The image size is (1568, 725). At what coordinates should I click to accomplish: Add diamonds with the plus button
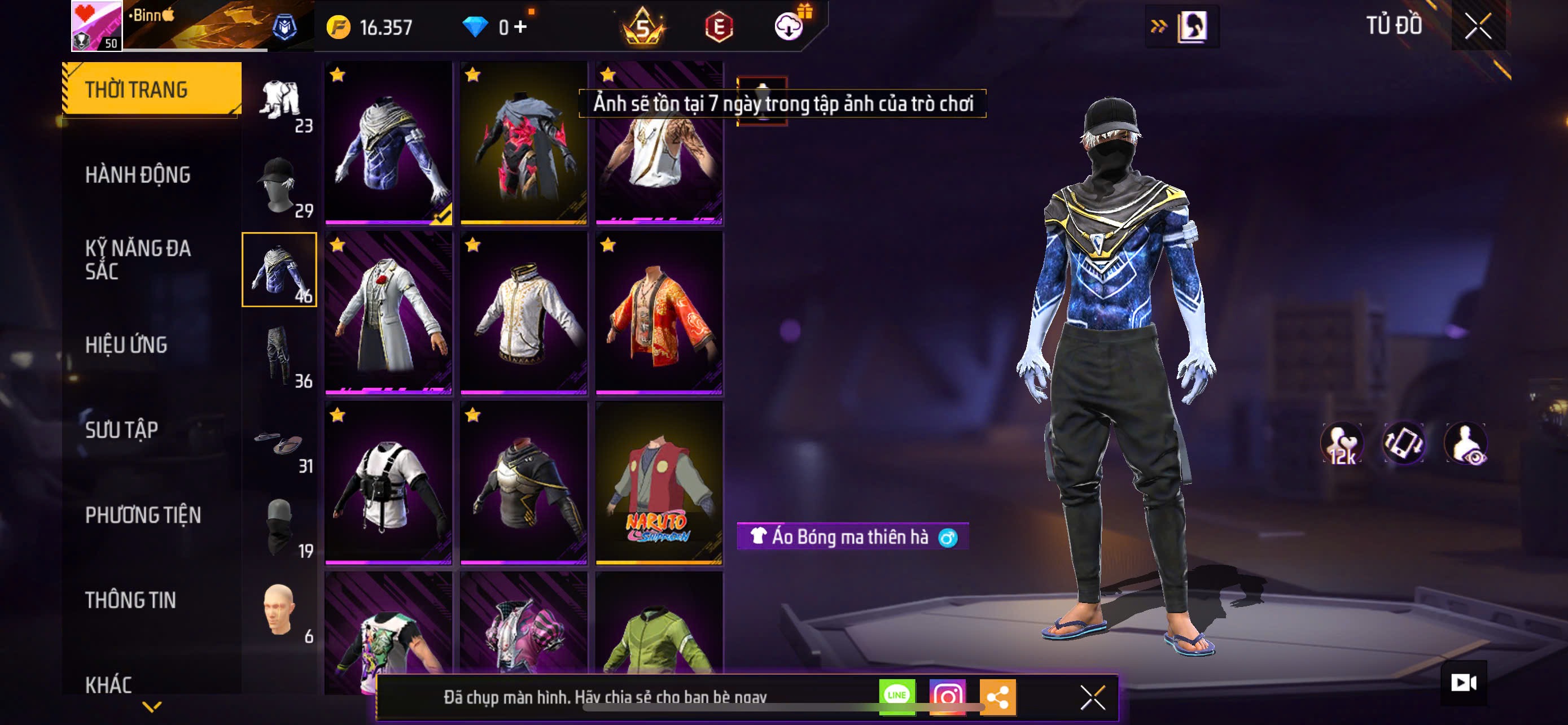pos(521,26)
